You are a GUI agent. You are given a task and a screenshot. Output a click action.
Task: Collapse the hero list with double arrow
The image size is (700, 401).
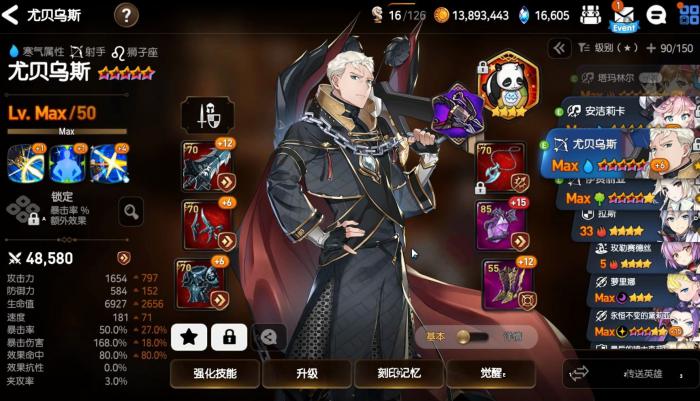(x=559, y=47)
